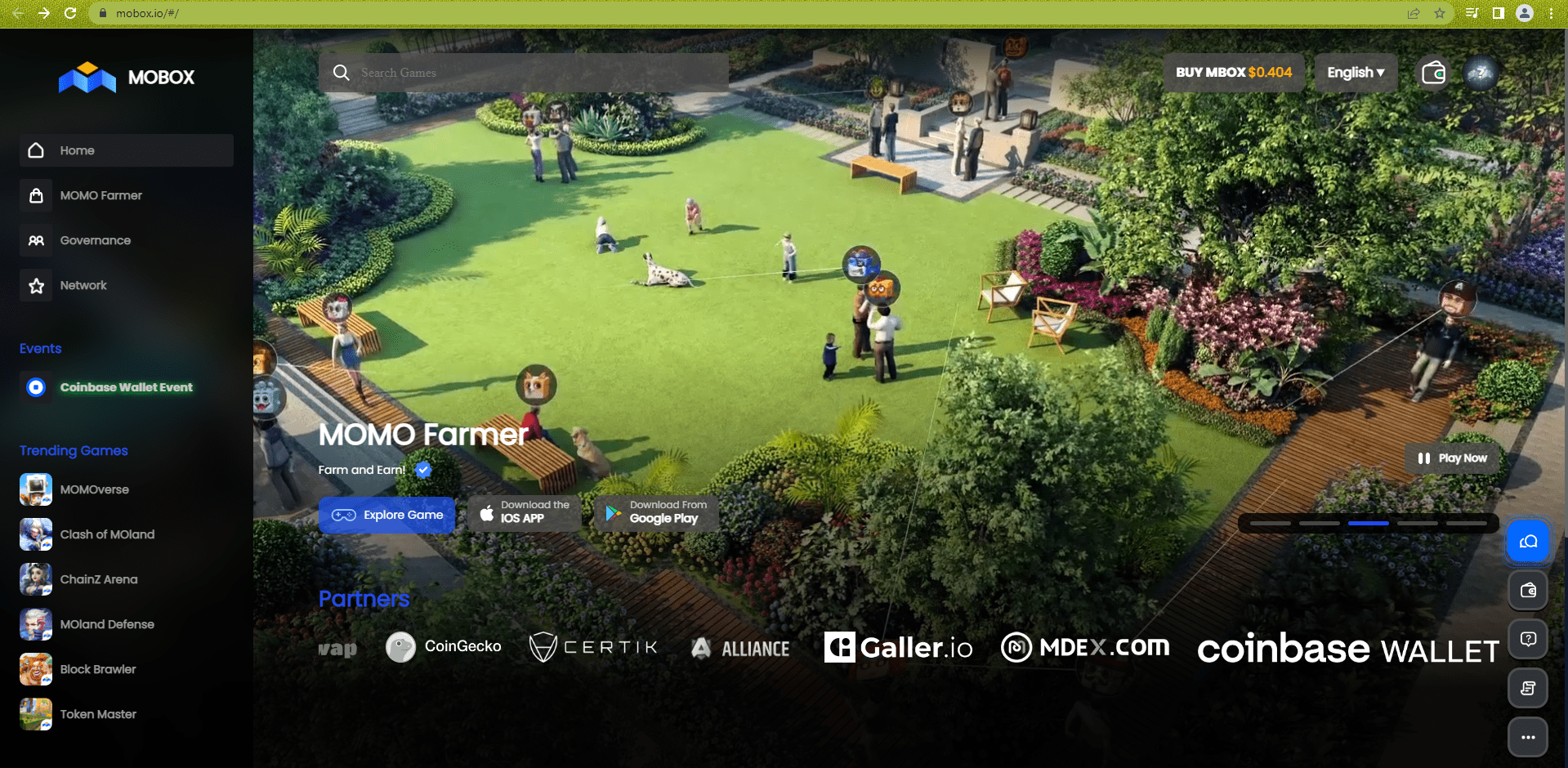Open Clash of MOland game
This screenshot has width=1568, height=768.
pos(107,534)
